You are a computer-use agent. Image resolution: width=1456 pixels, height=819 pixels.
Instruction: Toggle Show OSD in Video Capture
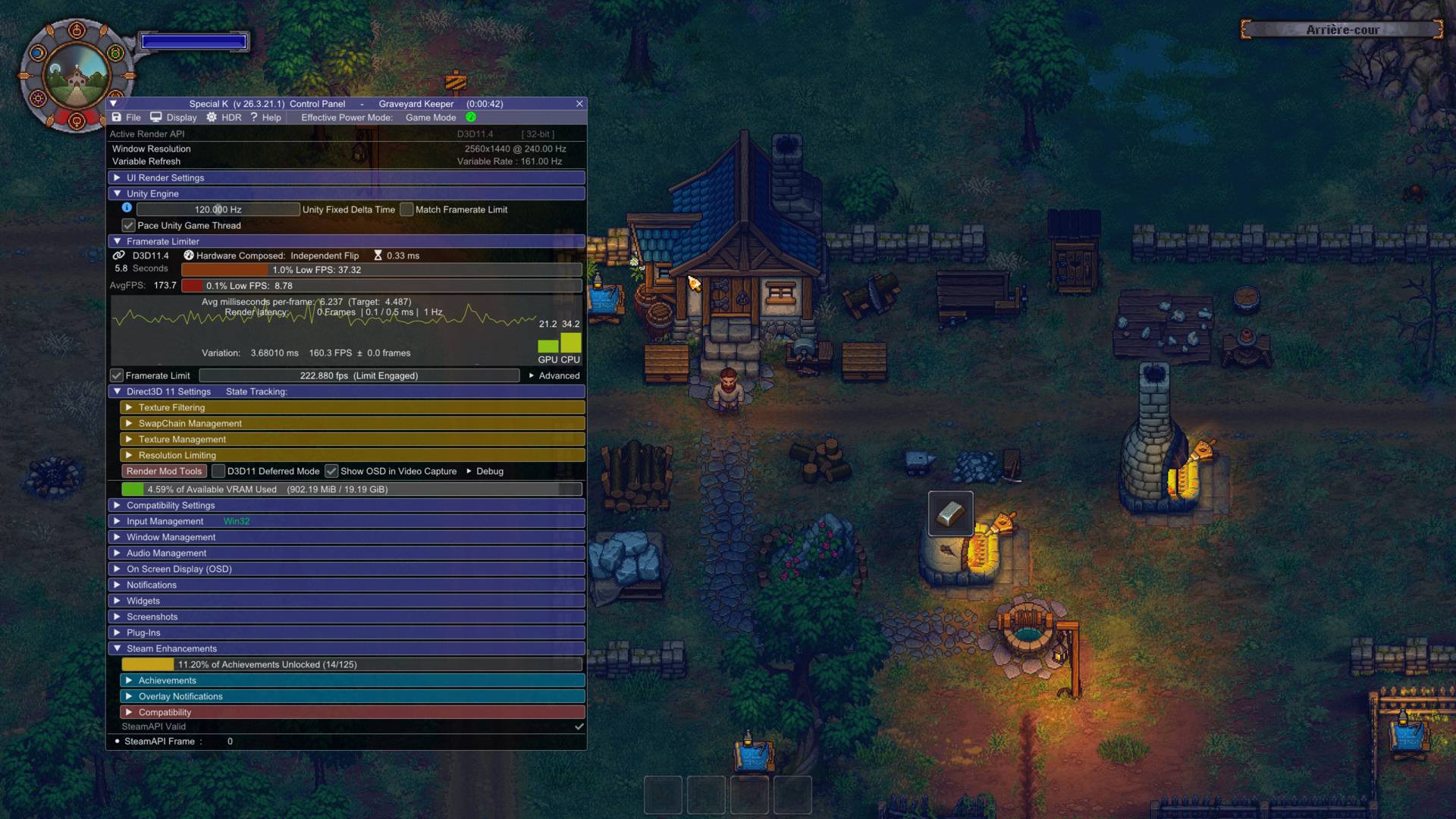pyautogui.click(x=331, y=472)
